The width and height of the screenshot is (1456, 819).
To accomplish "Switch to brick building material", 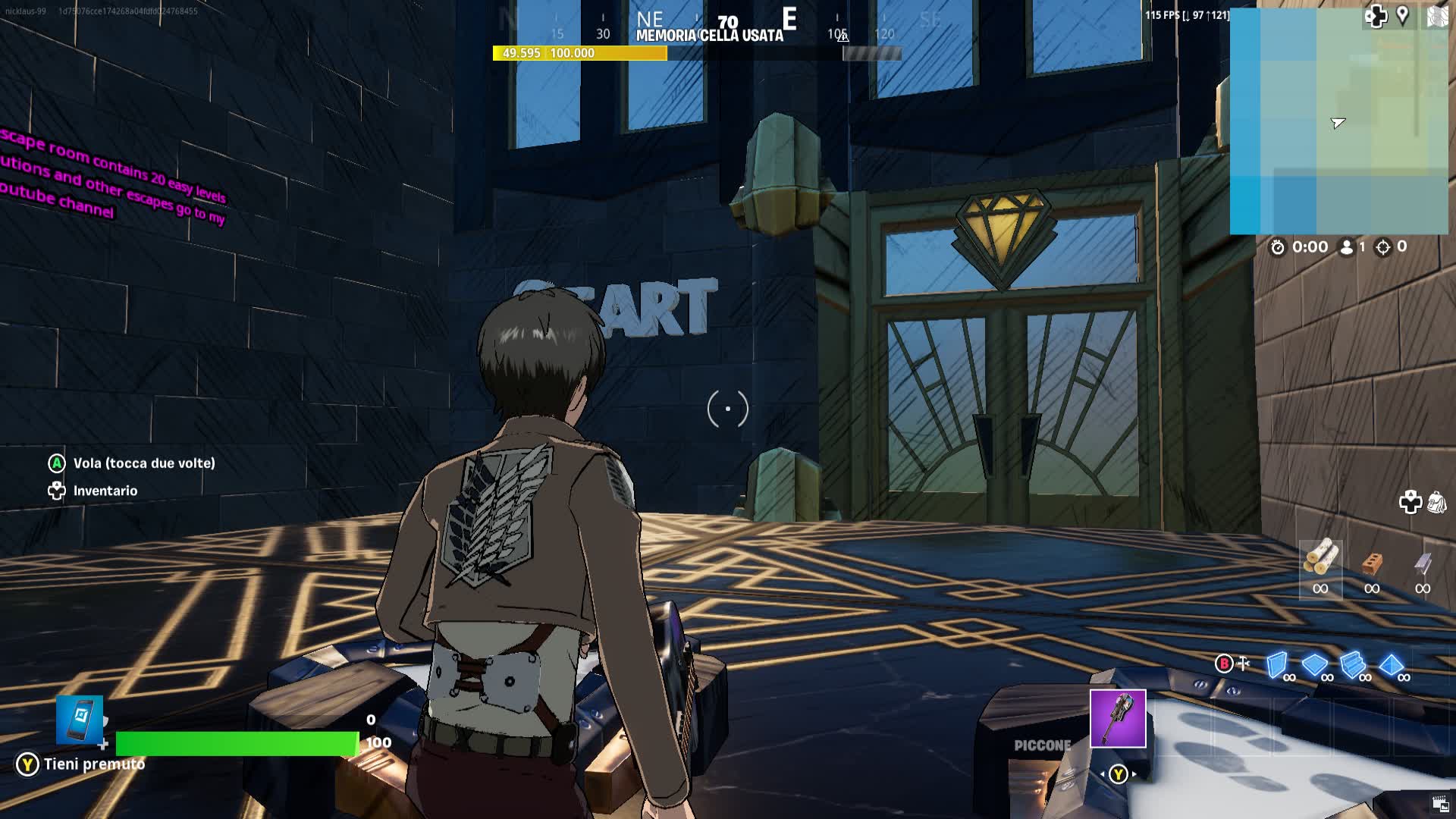I will [x=1372, y=563].
